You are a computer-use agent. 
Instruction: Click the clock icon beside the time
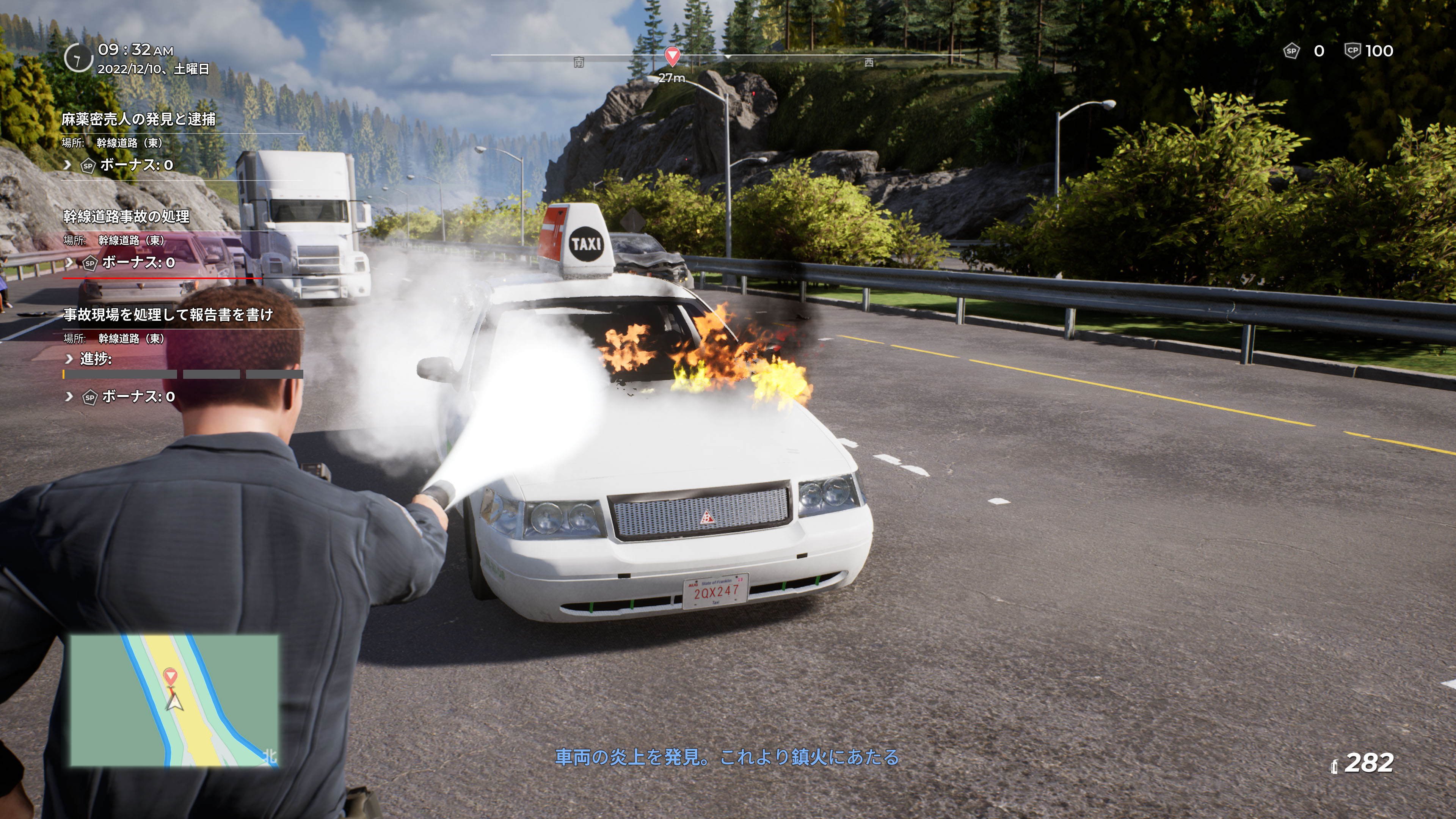click(x=78, y=58)
